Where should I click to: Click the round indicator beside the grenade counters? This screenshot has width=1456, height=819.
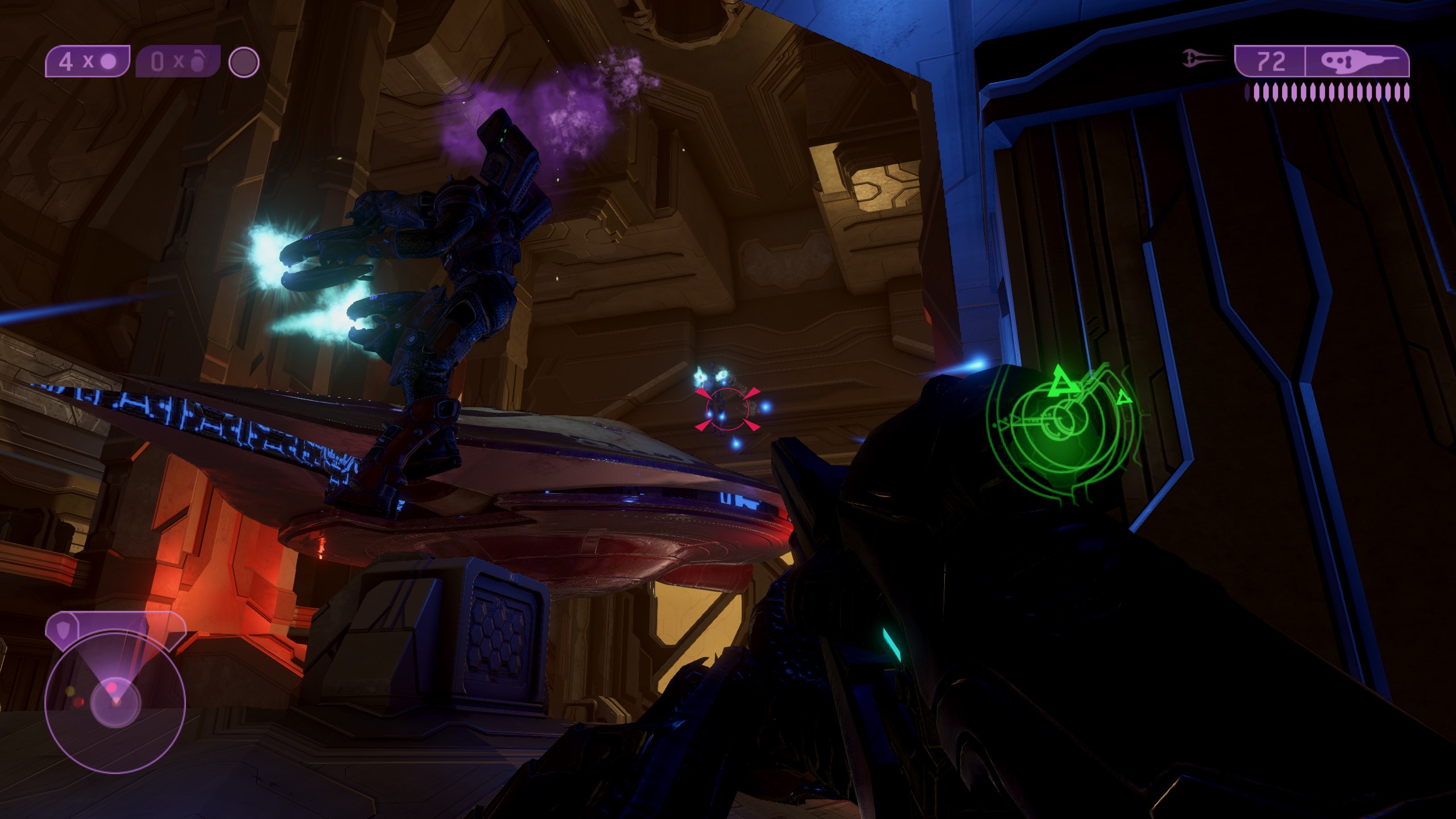244,62
